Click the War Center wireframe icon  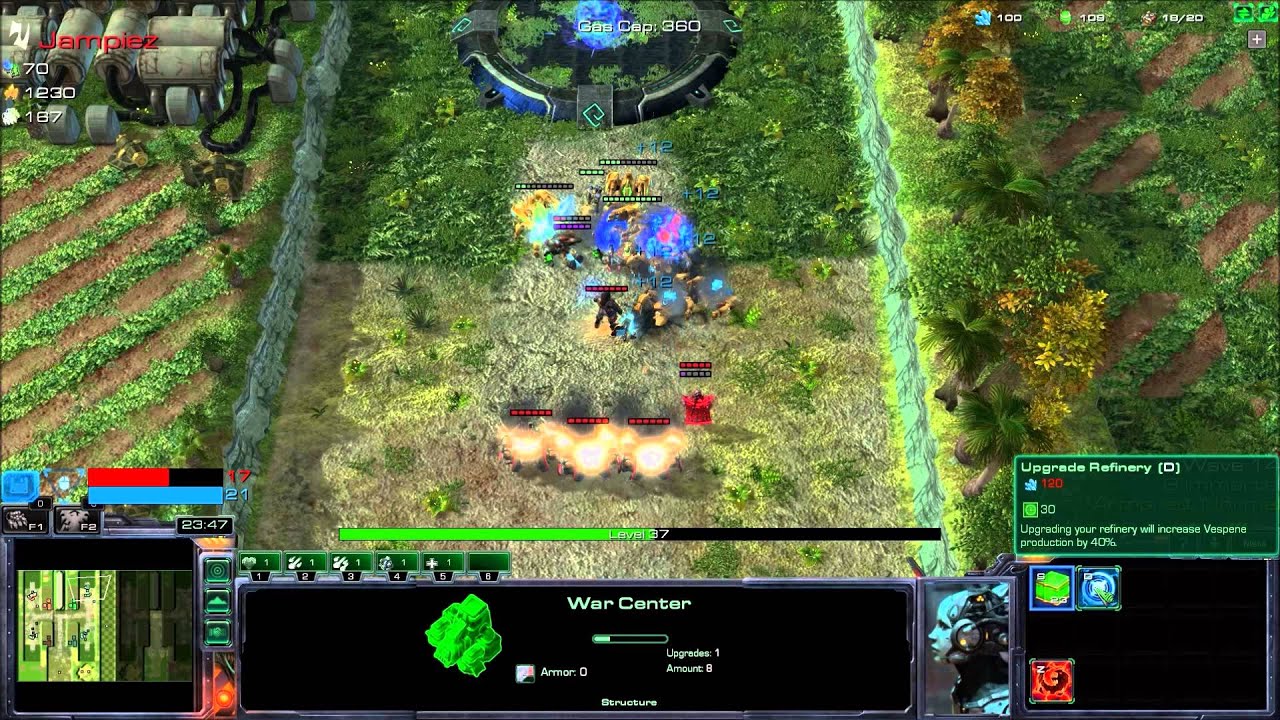point(461,633)
